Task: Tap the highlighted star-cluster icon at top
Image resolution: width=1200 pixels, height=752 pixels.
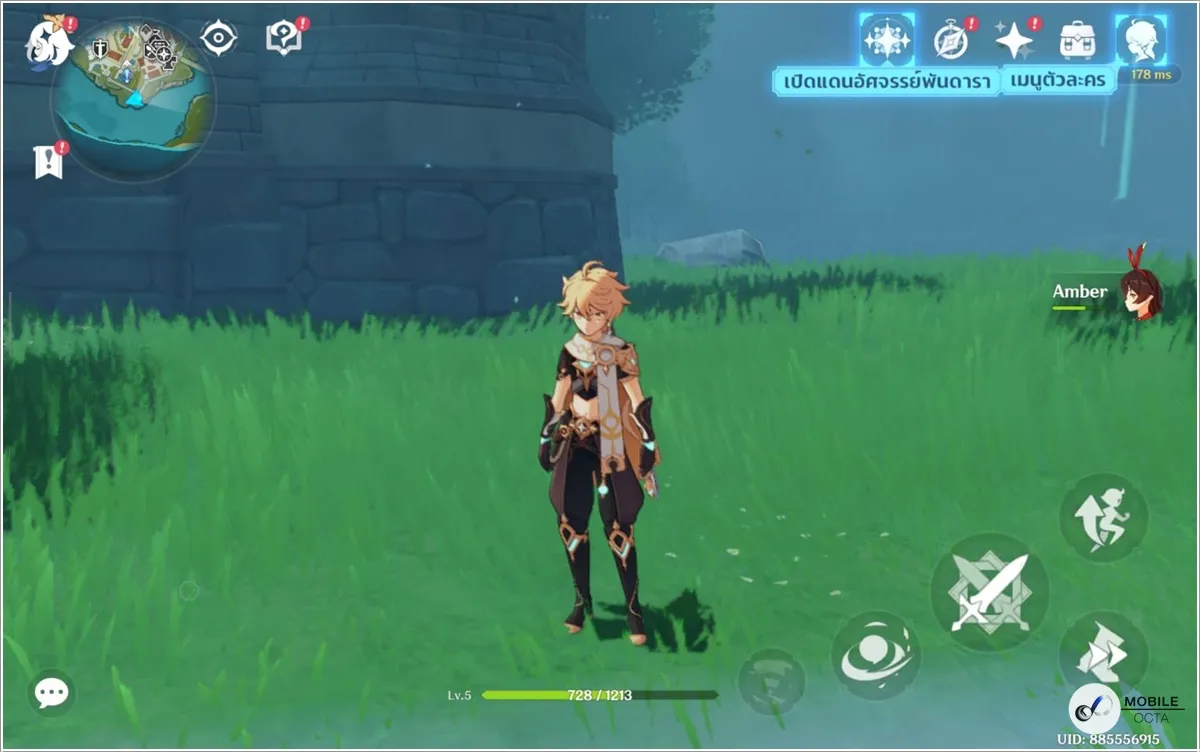Action: point(886,40)
